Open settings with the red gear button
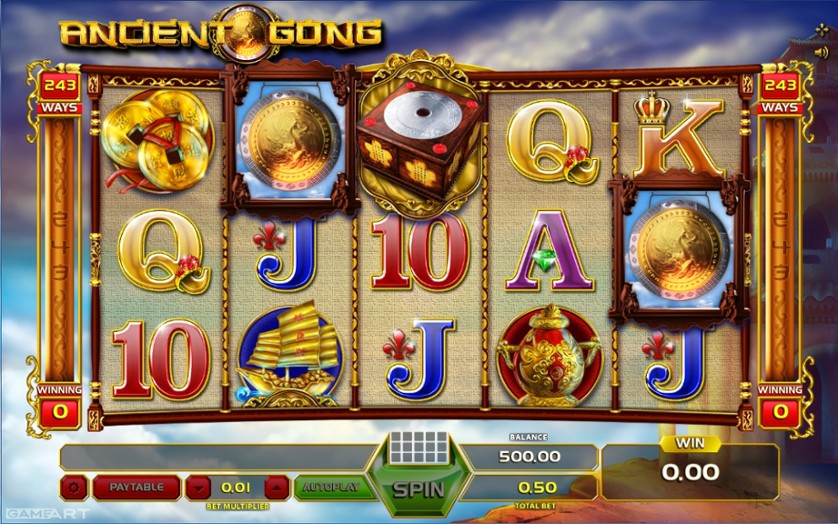 [x=74, y=488]
